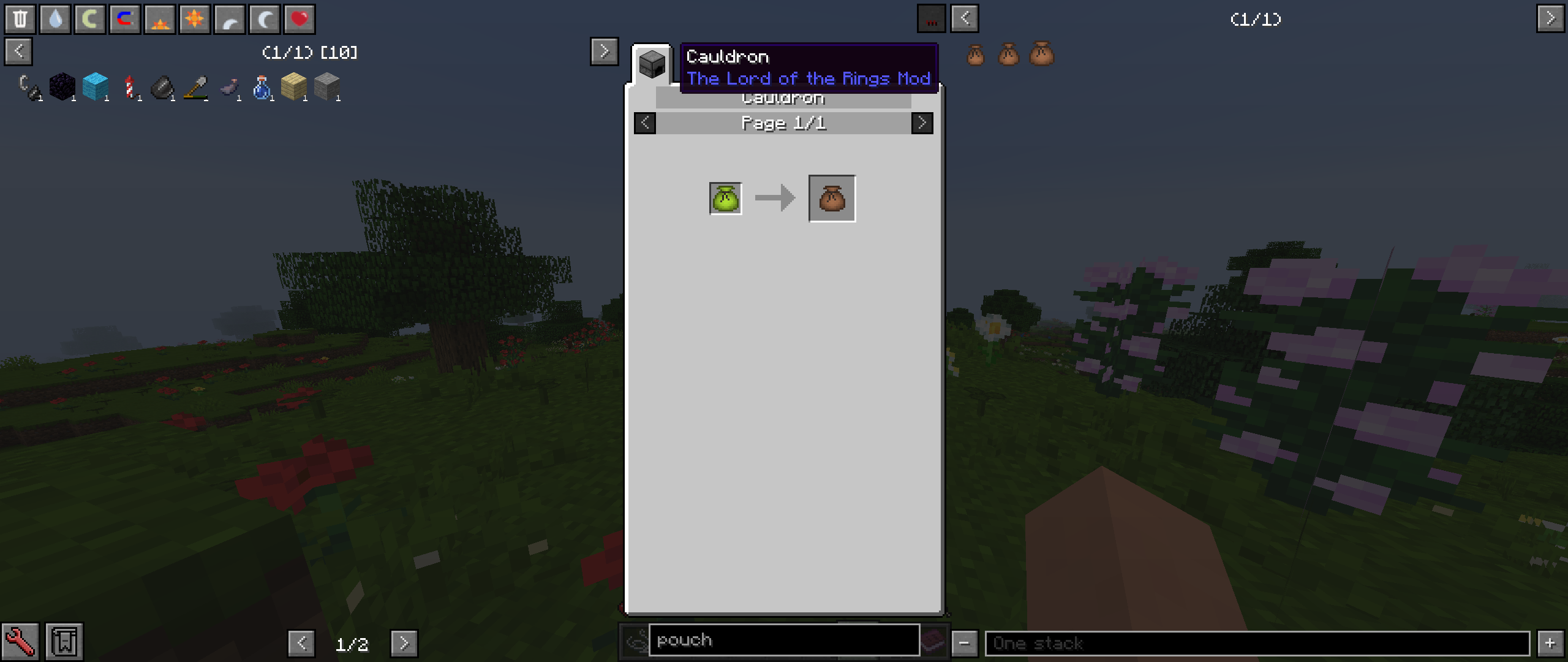The image size is (1568, 662).
Task: Go to the next recipe page with the right arrow
Action: [922, 123]
